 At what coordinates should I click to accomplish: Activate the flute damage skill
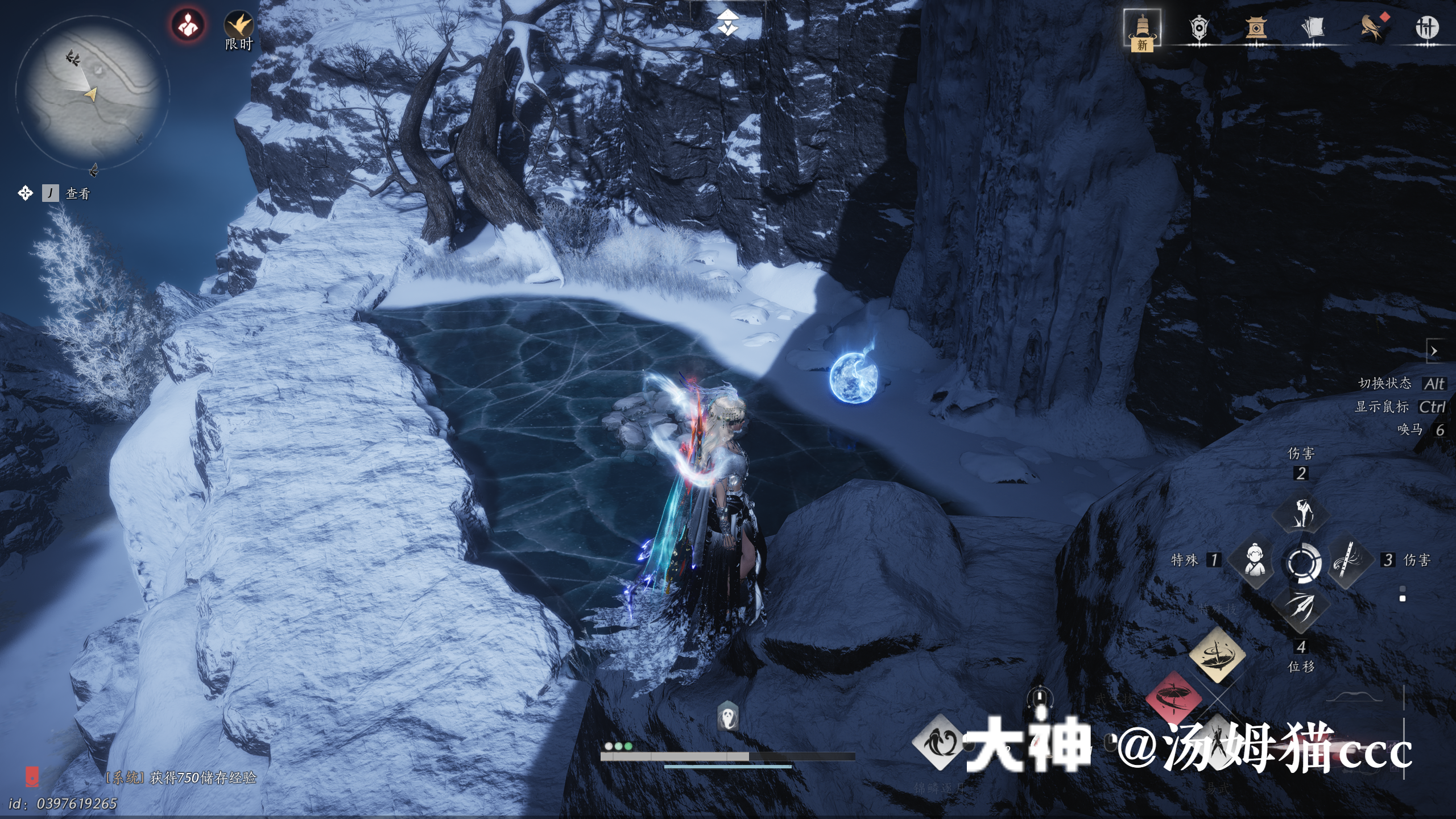click(1347, 560)
